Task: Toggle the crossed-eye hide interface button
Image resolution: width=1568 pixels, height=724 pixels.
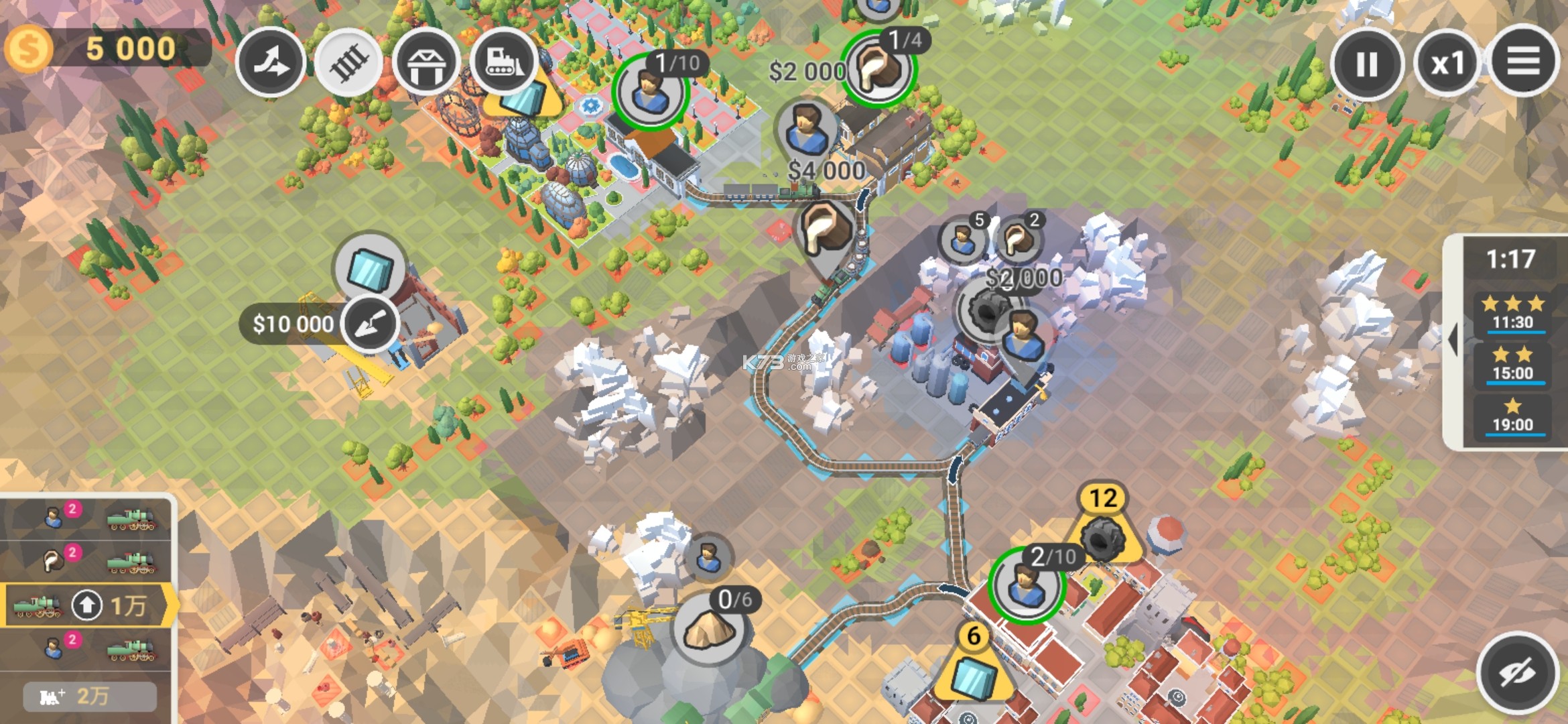Action: pyautogui.click(x=1517, y=672)
